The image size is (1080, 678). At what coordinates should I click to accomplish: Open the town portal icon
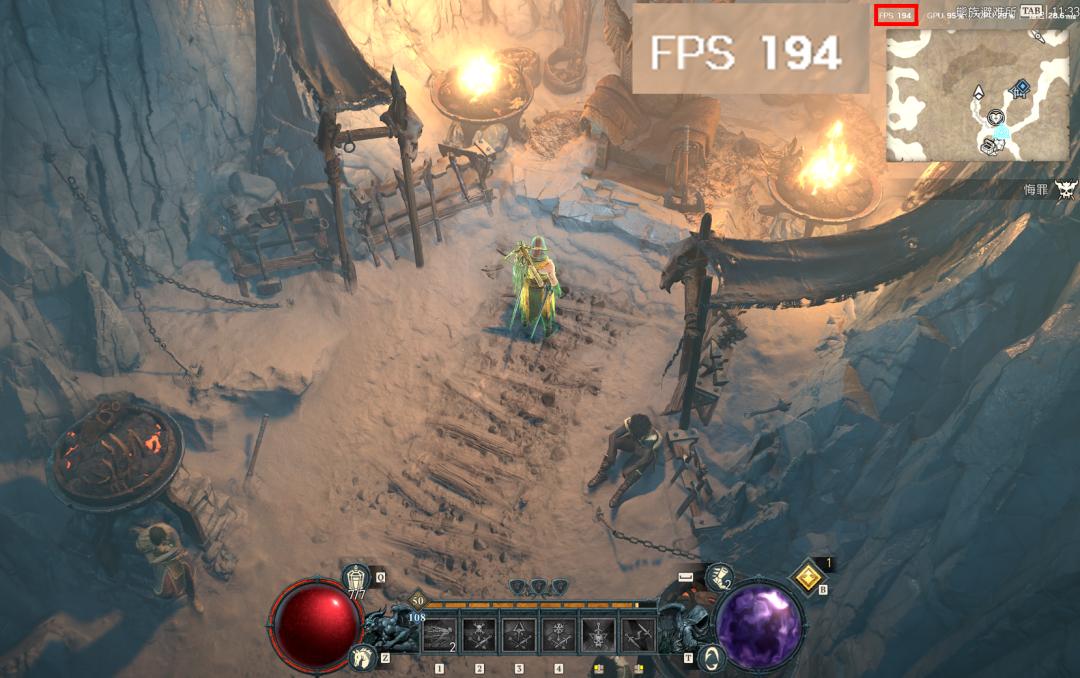[713, 657]
